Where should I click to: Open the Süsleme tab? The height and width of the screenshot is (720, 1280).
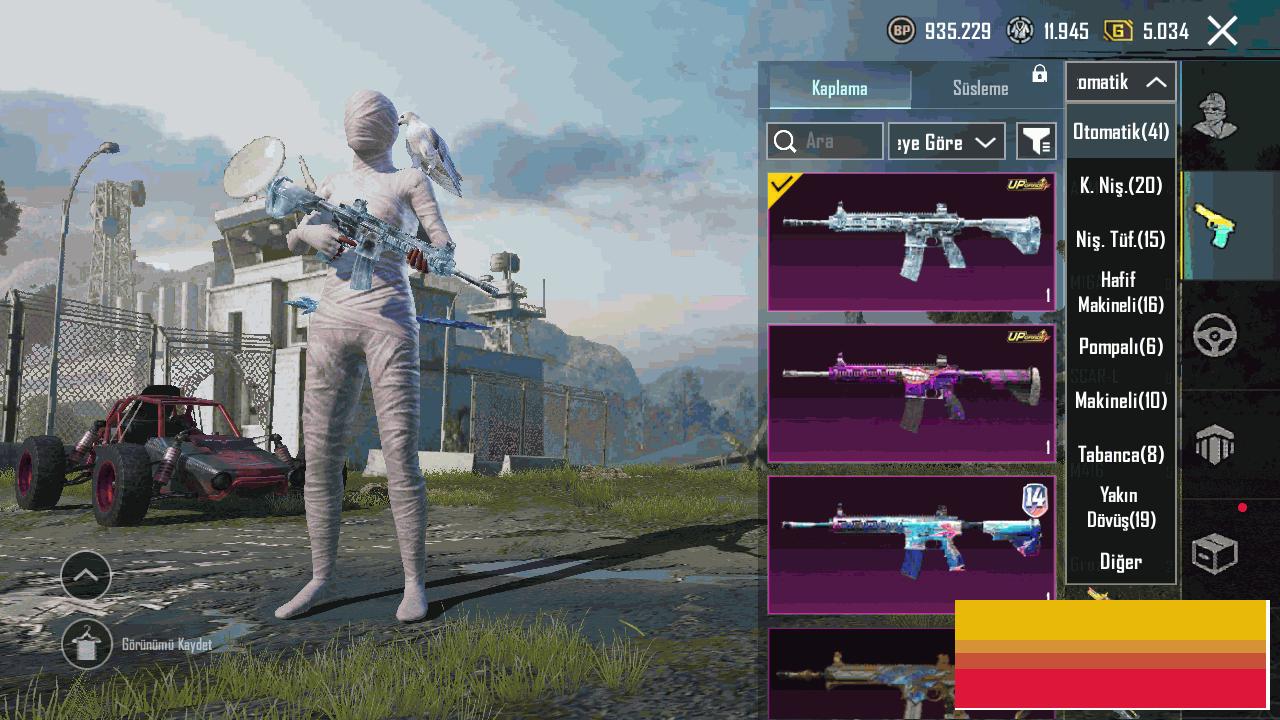click(980, 88)
